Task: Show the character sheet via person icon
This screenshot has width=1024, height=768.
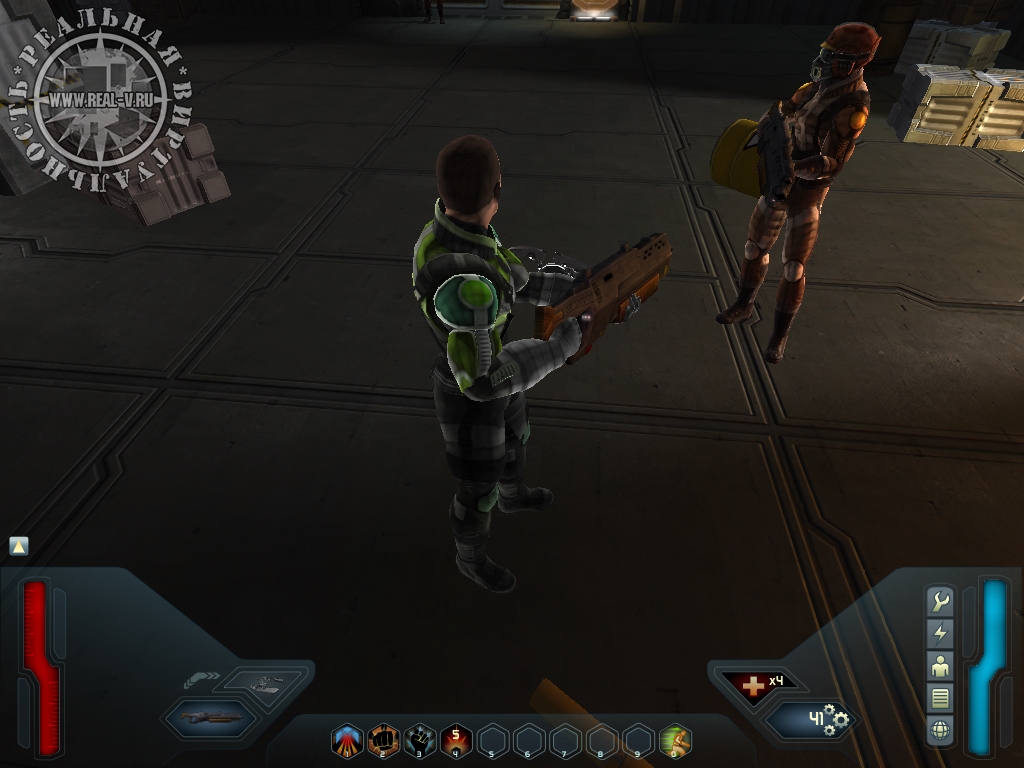Action: coord(940,665)
